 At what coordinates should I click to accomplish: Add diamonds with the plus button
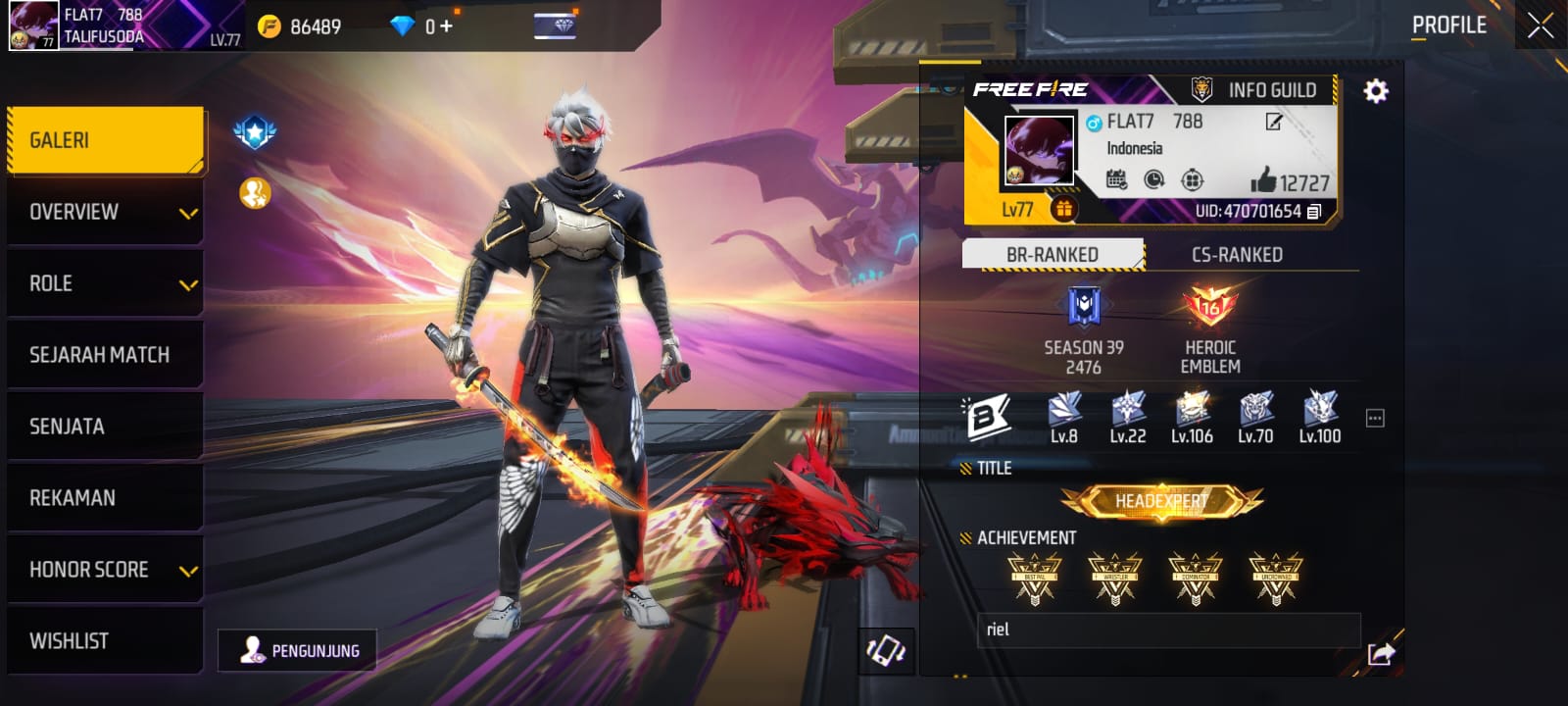(x=447, y=26)
